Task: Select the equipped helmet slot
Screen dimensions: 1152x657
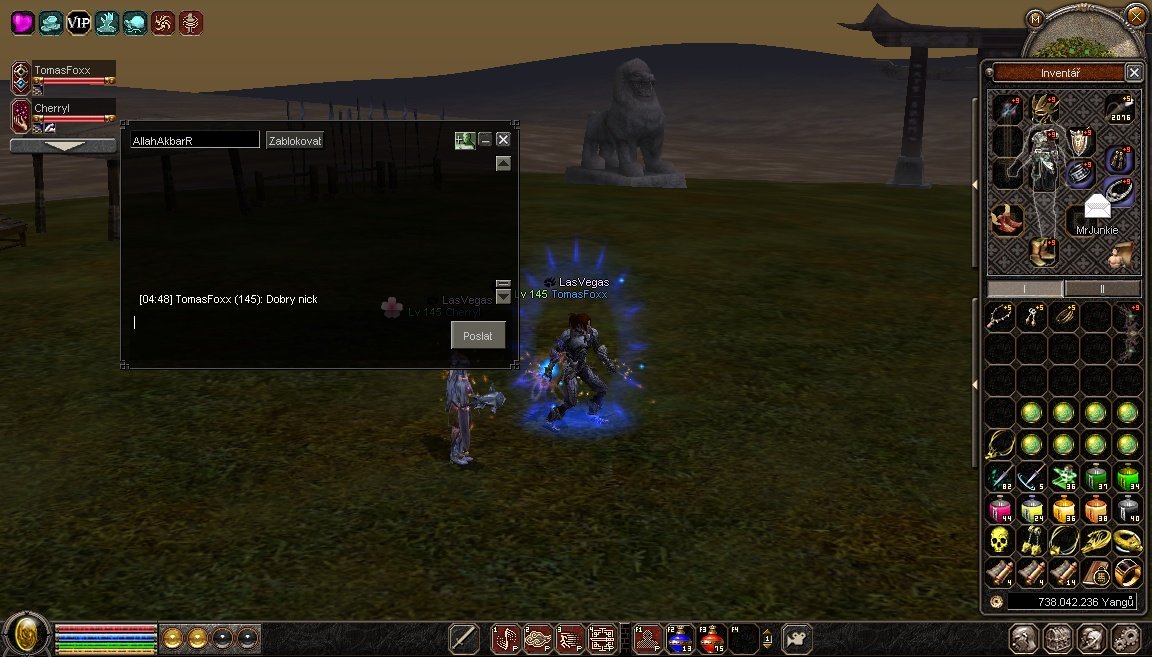Action: [x=1046, y=108]
